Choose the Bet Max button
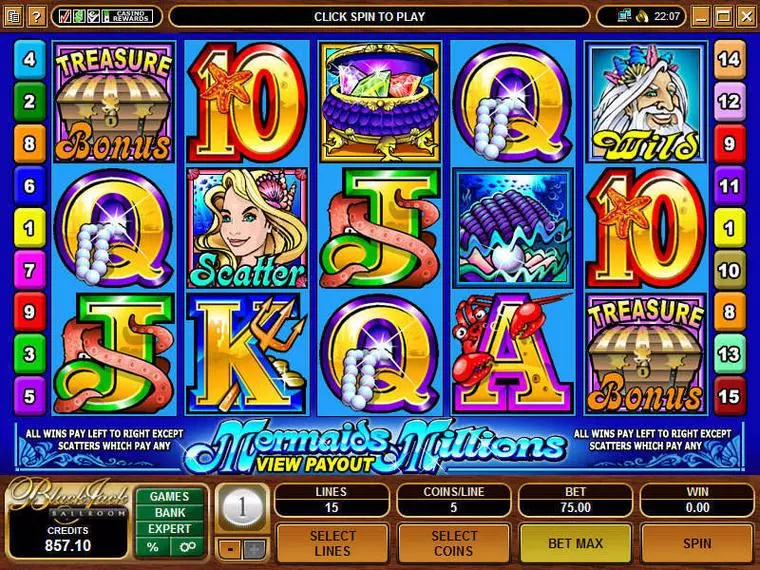The height and width of the screenshot is (570, 760). pos(575,543)
